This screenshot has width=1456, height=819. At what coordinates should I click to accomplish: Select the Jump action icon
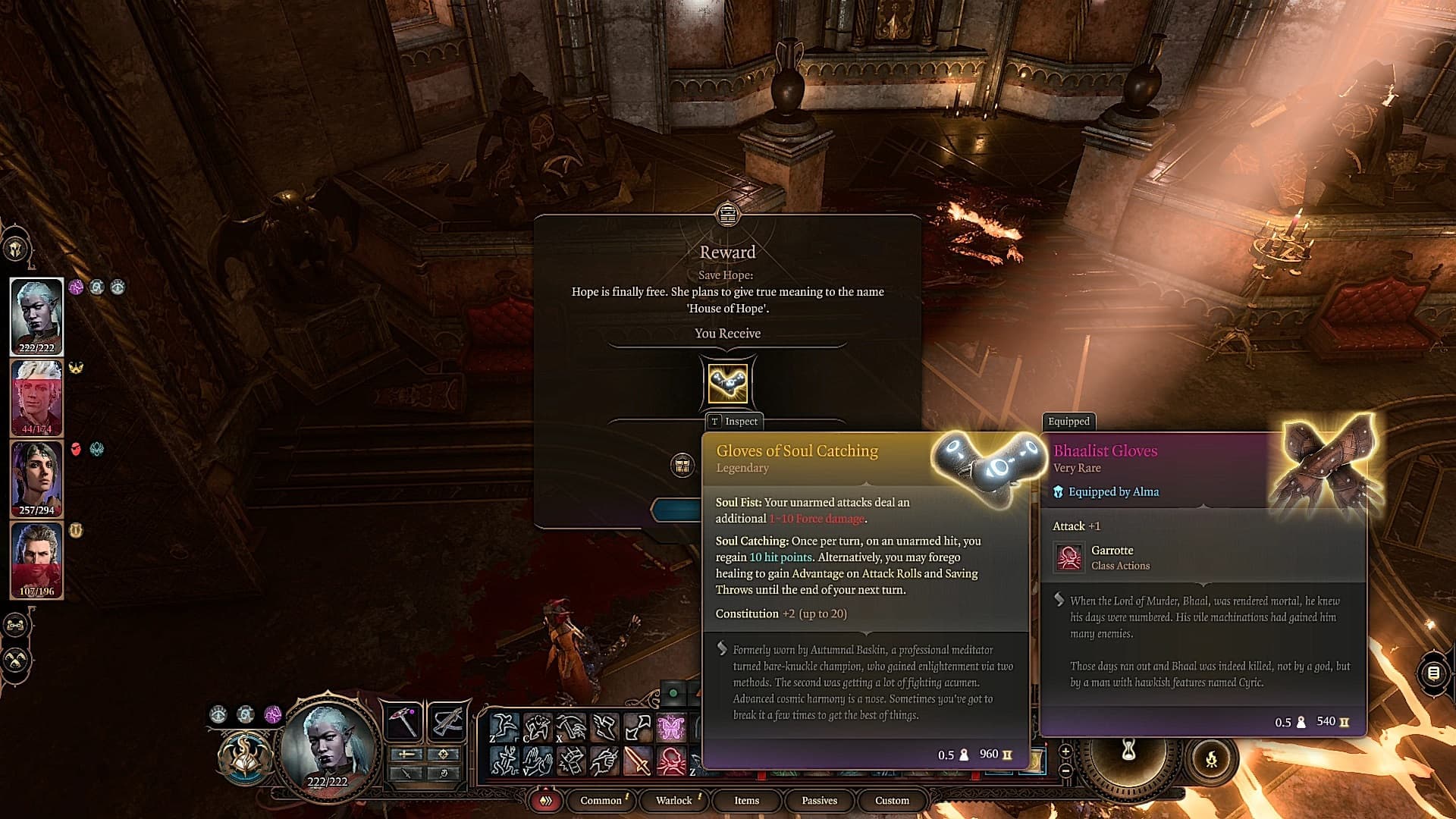point(504,724)
